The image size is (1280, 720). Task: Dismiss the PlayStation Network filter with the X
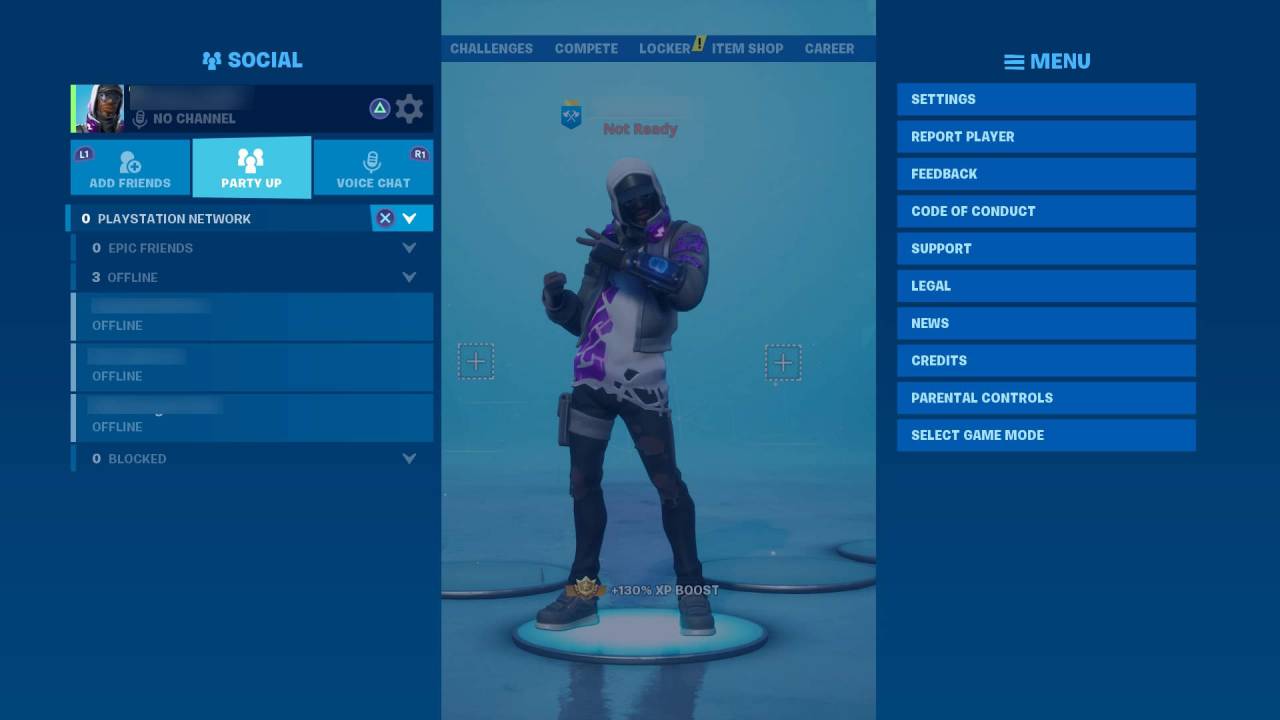(x=384, y=218)
